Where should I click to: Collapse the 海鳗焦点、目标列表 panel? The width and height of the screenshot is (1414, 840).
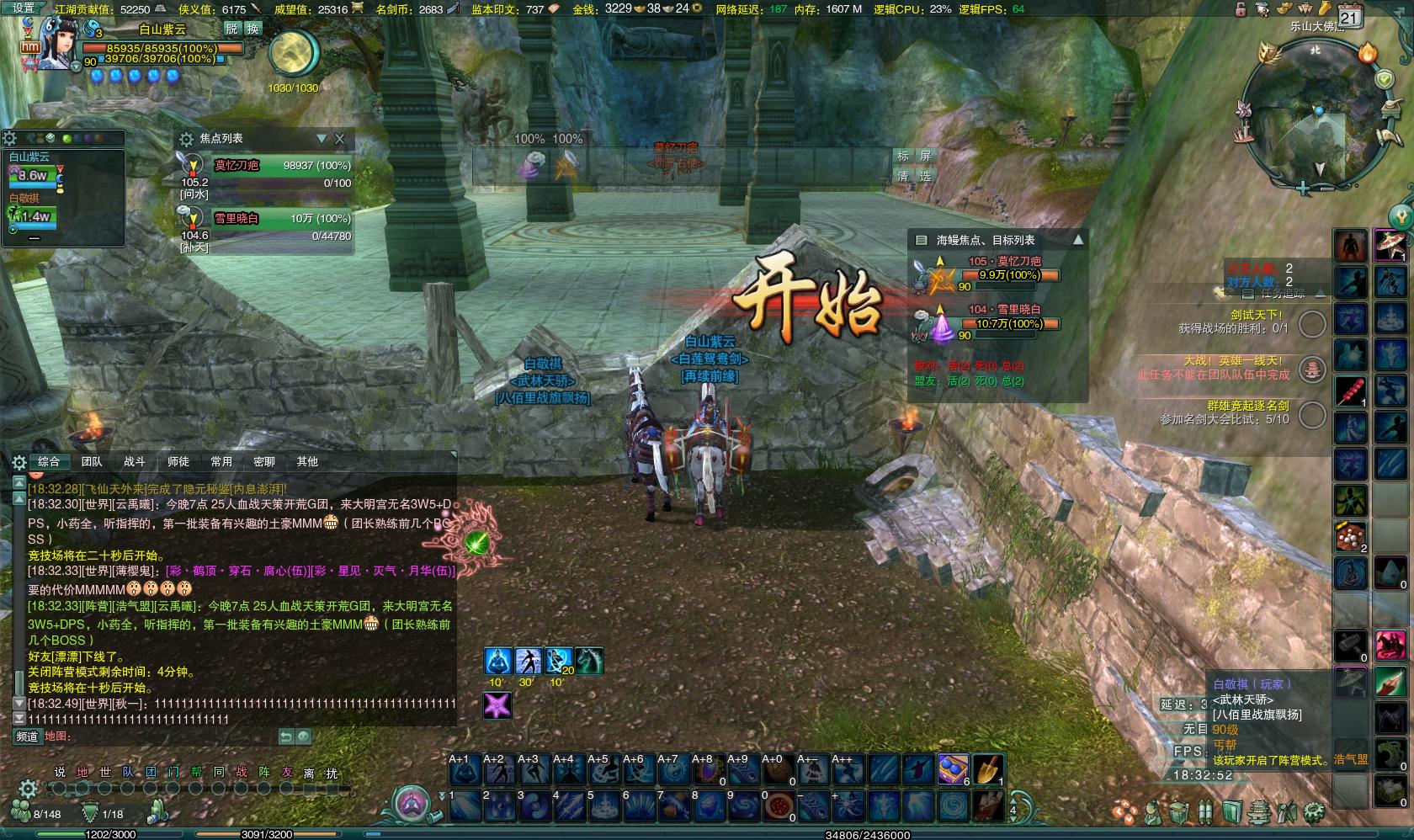(x=1078, y=240)
